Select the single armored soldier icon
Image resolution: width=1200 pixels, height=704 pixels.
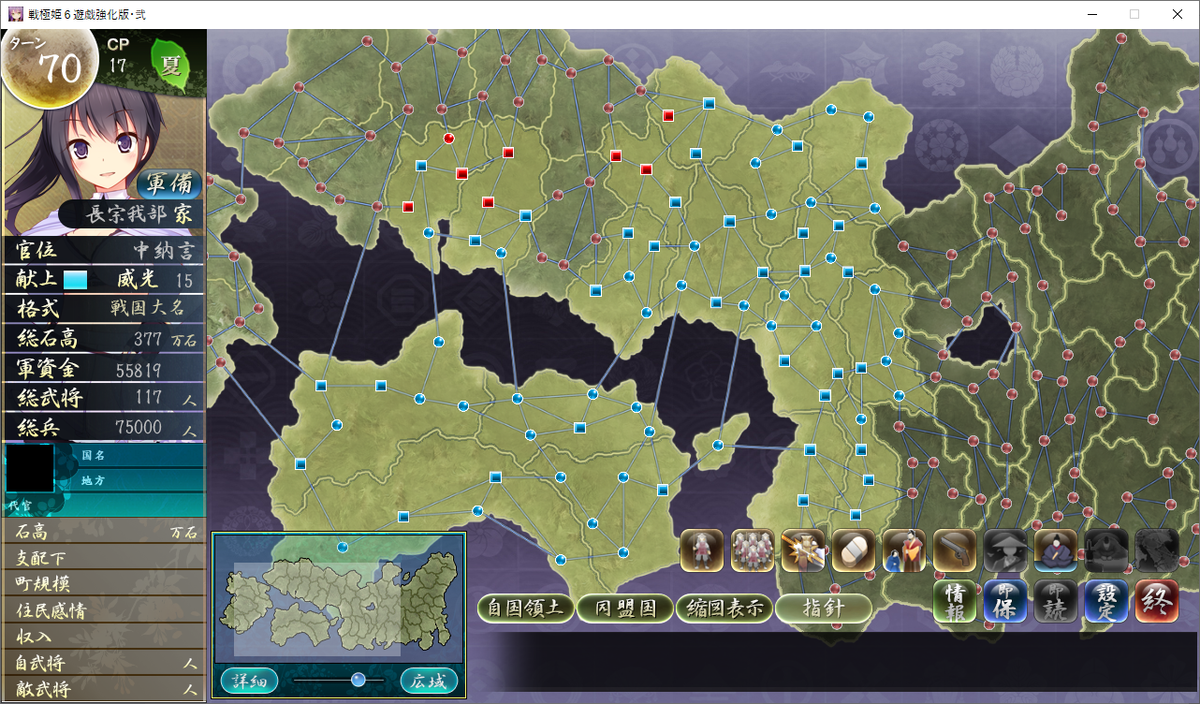[703, 550]
